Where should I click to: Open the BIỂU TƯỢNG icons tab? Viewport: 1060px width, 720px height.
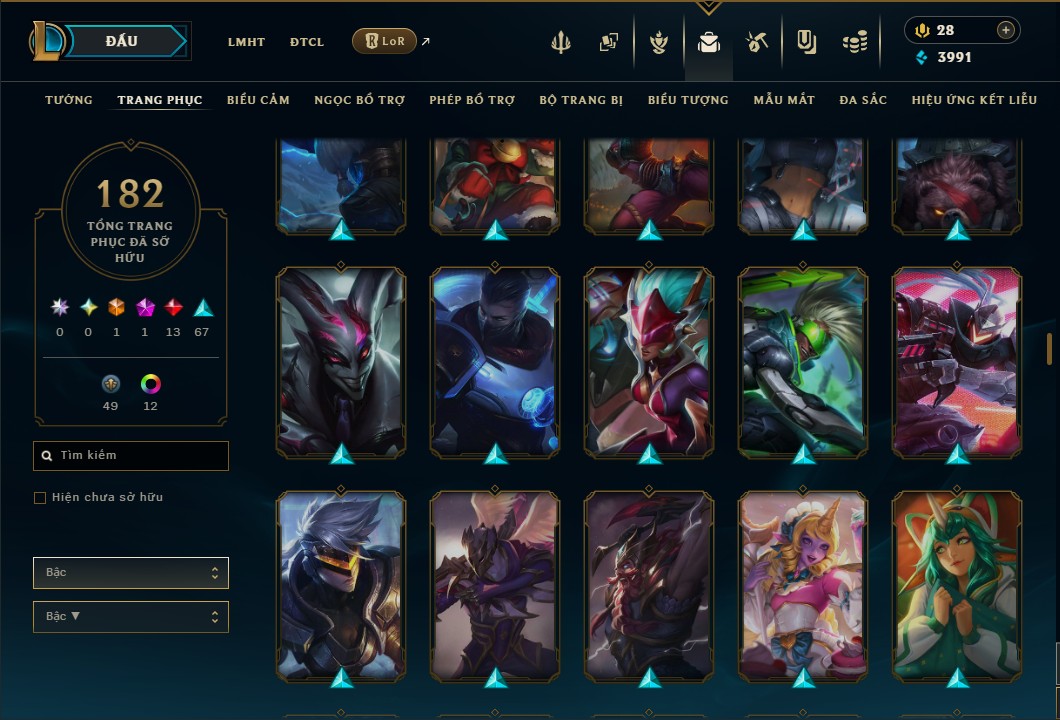tap(688, 100)
